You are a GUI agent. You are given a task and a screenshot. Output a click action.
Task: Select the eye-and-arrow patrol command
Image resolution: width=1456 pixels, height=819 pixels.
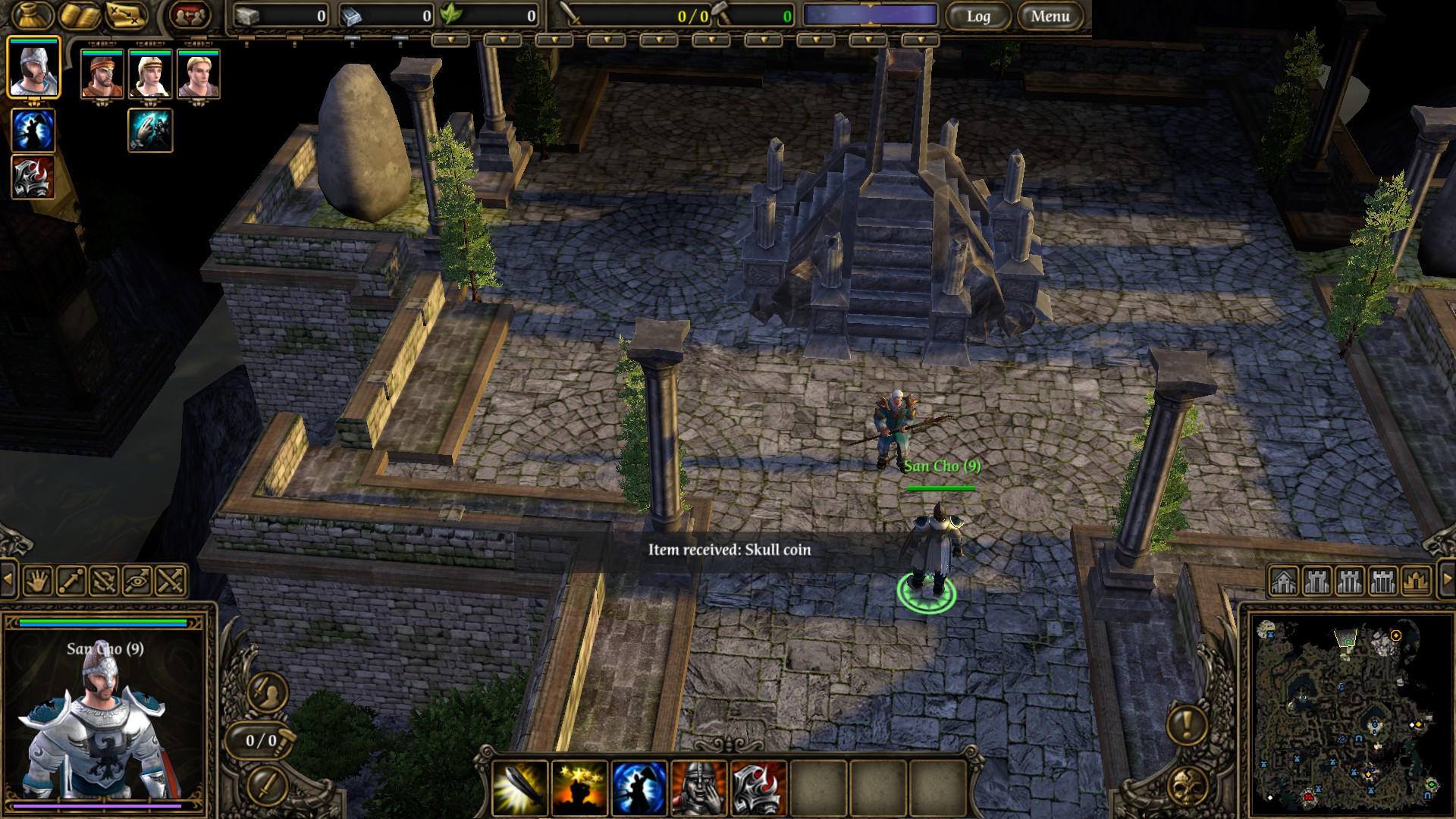pyautogui.click(x=137, y=582)
